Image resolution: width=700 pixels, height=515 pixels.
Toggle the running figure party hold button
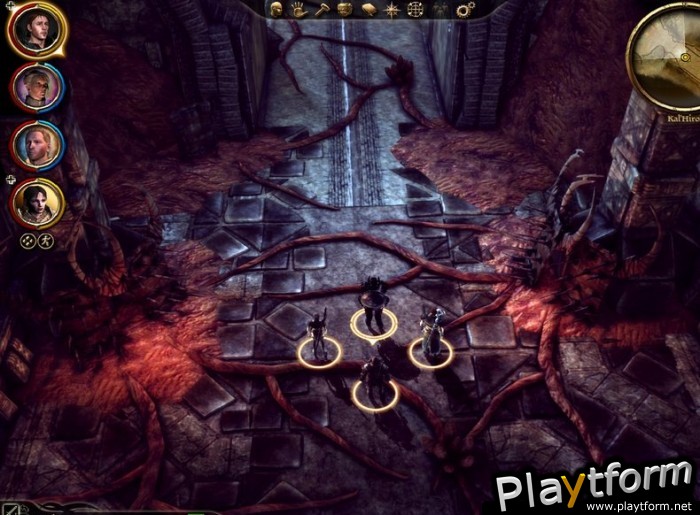46,240
